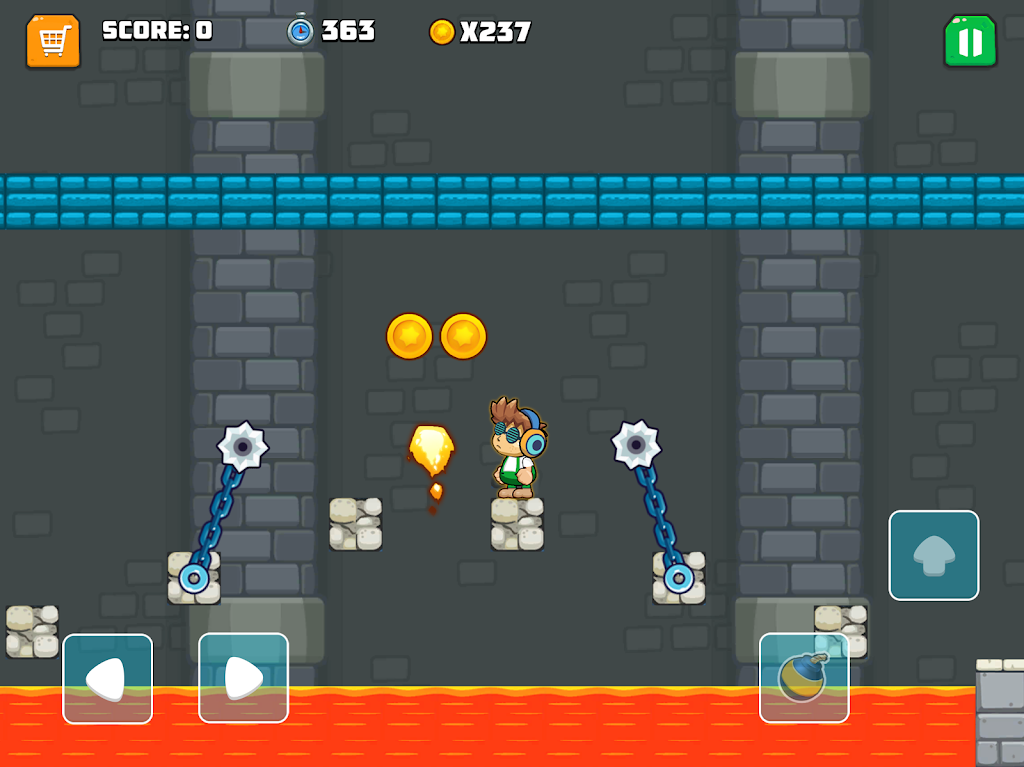Pause the game with the green button
The image size is (1024, 767).
pyautogui.click(x=970, y=41)
